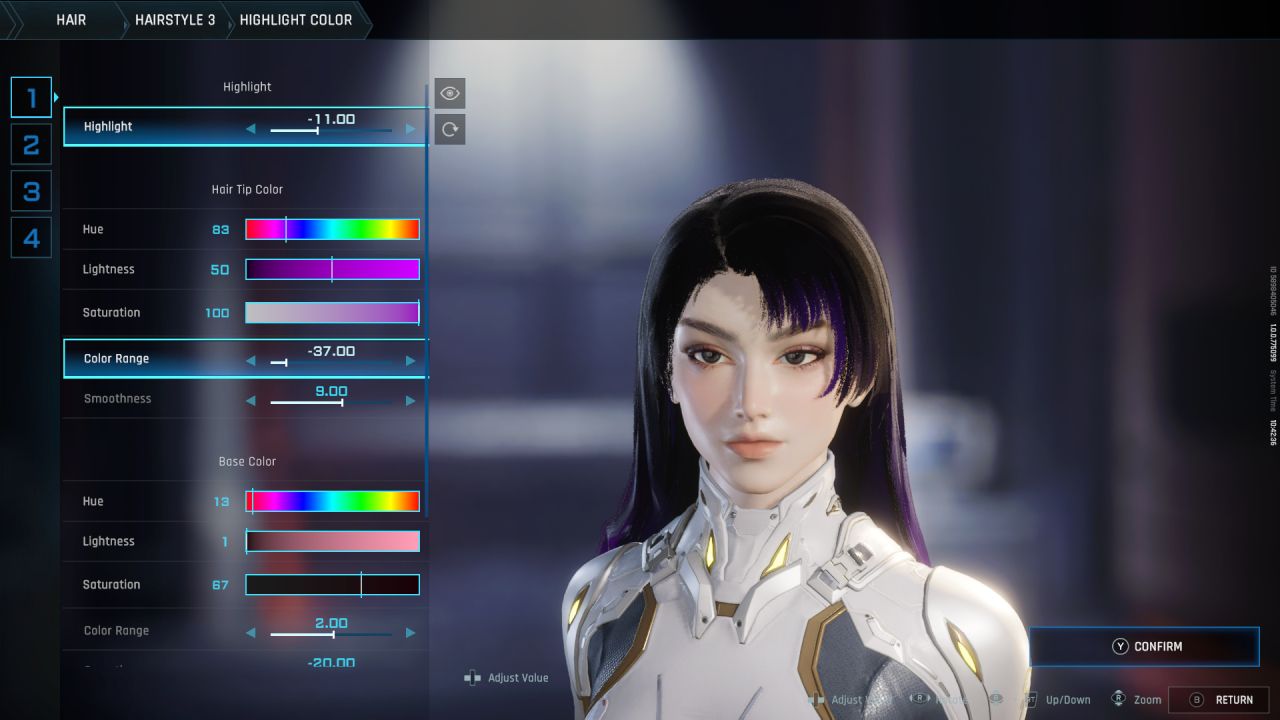Open the HAIRSTYLE 3 breadcrumb tab
Screen dimensions: 1280x720
[x=176, y=20]
